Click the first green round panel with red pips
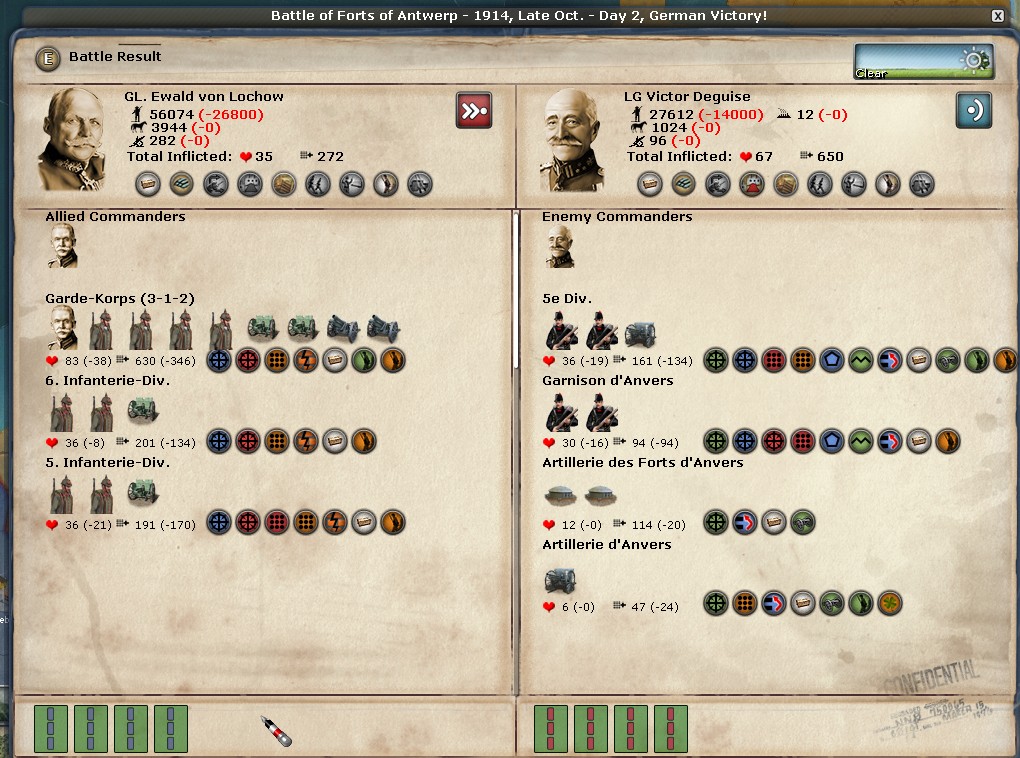This screenshot has height=758, width=1020. point(550,728)
